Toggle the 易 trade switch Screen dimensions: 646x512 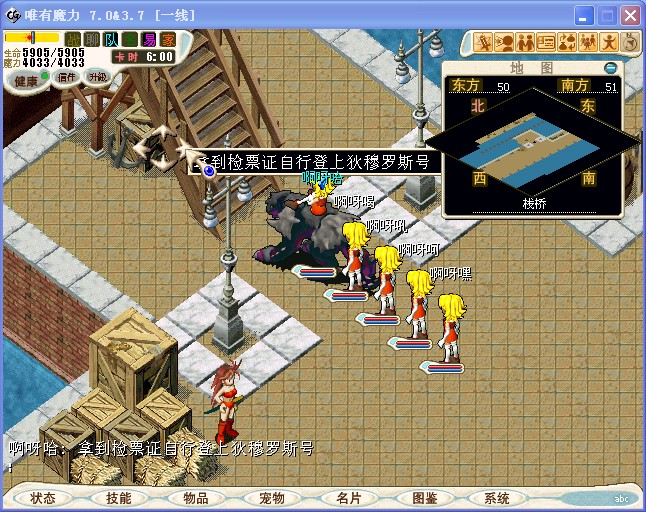click(149, 39)
